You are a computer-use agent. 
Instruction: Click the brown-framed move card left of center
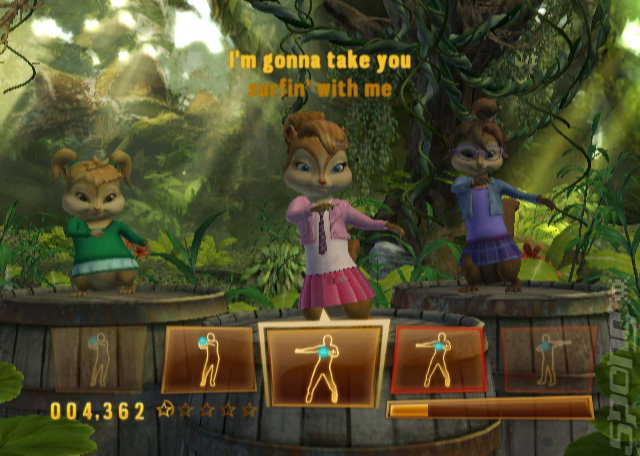(208, 359)
